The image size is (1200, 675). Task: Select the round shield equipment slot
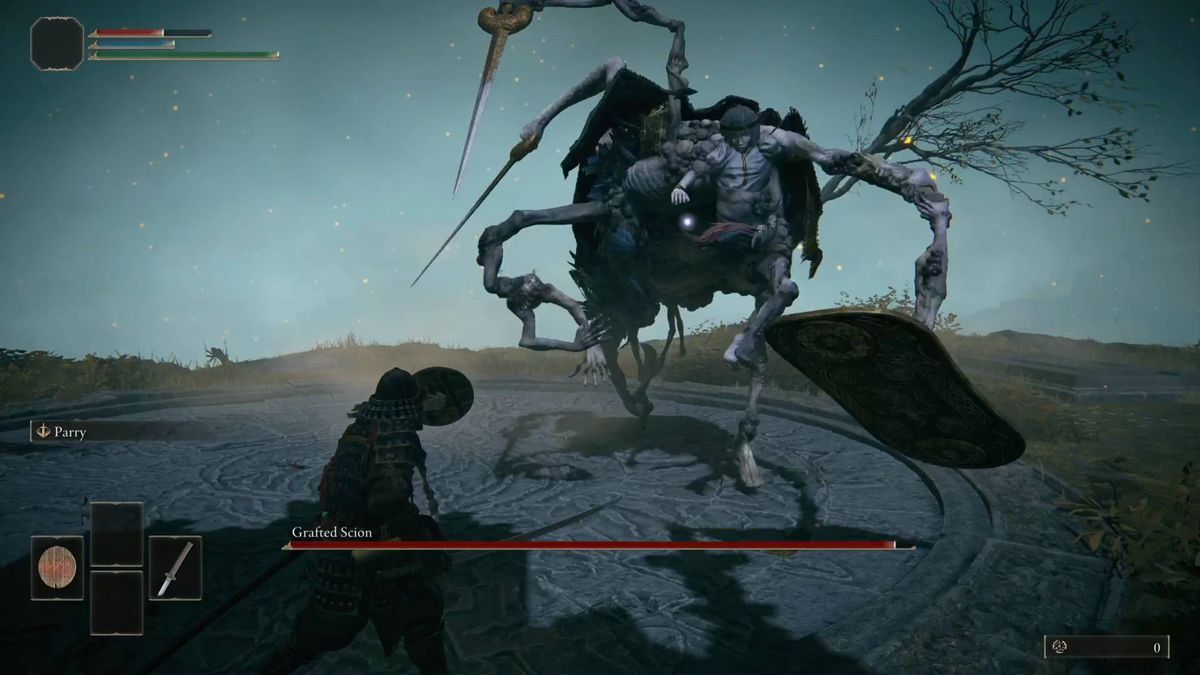point(57,567)
